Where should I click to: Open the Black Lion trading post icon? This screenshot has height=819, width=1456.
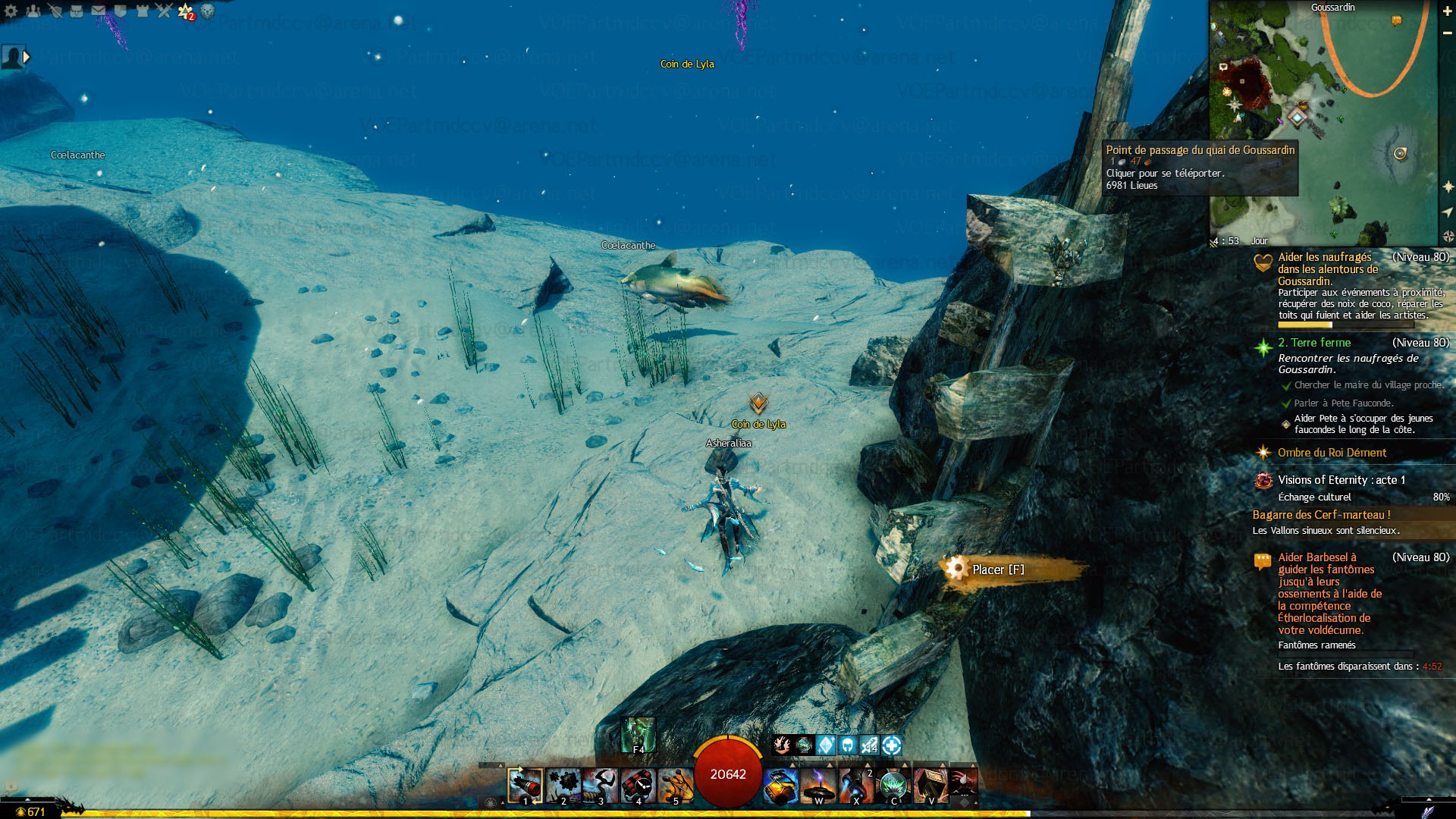click(208, 11)
